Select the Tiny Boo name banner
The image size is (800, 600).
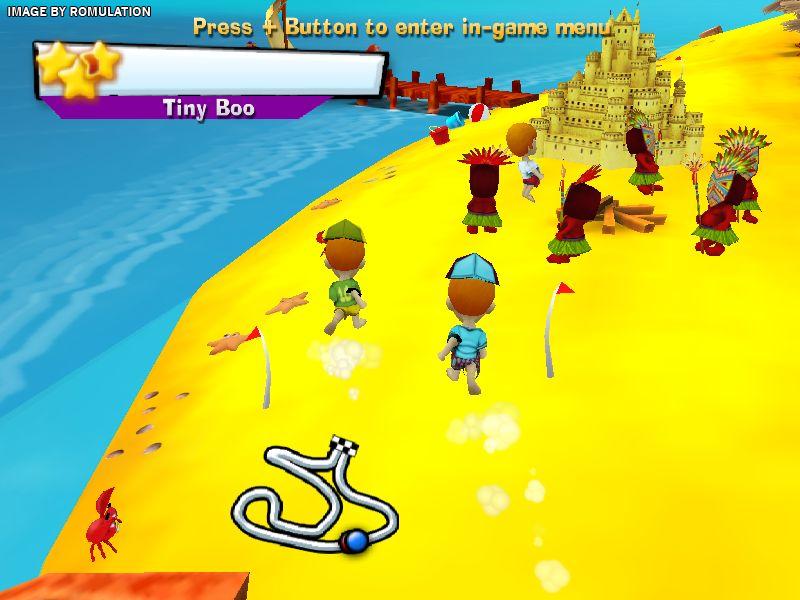click(x=208, y=108)
